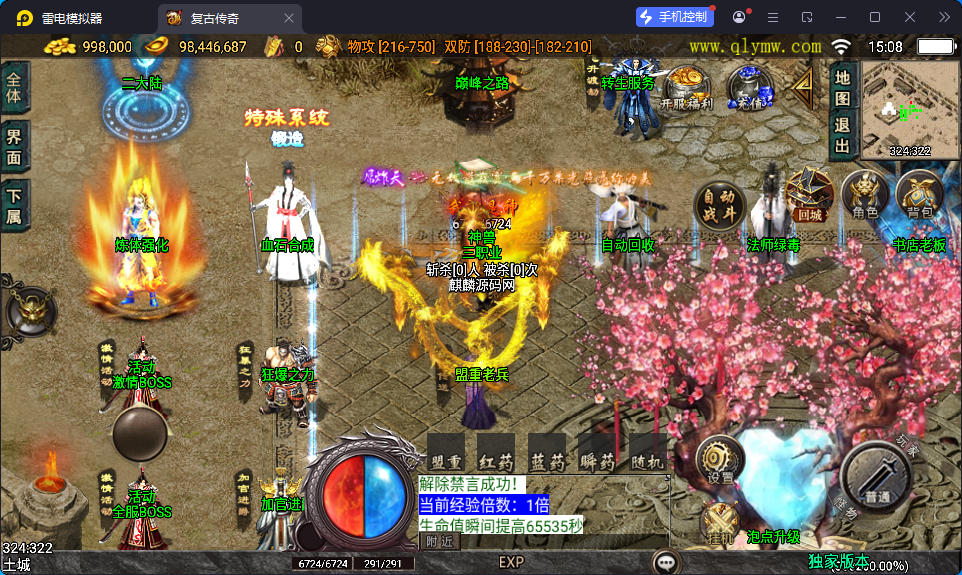This screenshot has width=962, height=575.
Task: Select the 界面 tab
Action: [14, 147]
